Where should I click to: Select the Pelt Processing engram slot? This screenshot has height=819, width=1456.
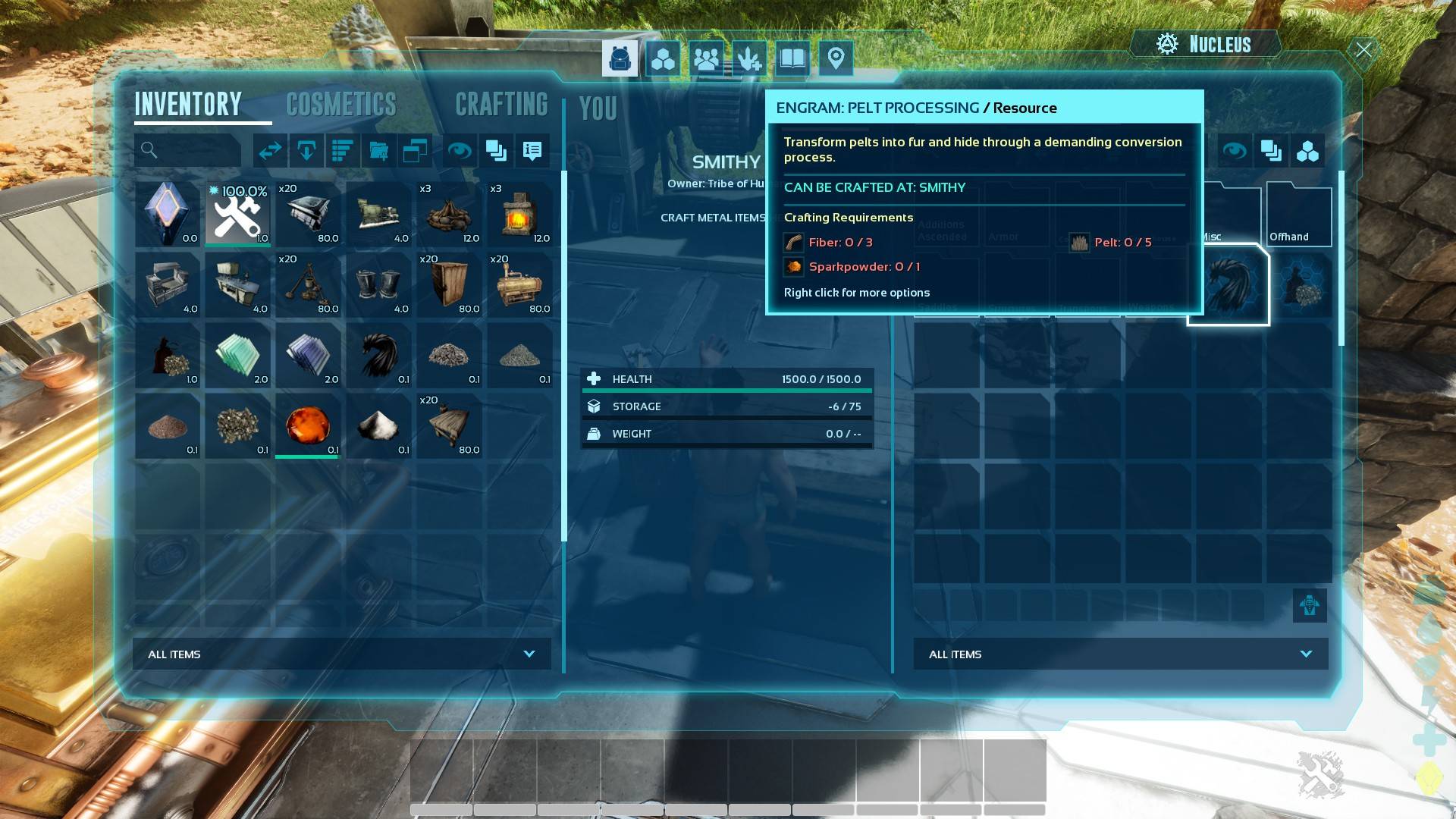coord(1228,285)
